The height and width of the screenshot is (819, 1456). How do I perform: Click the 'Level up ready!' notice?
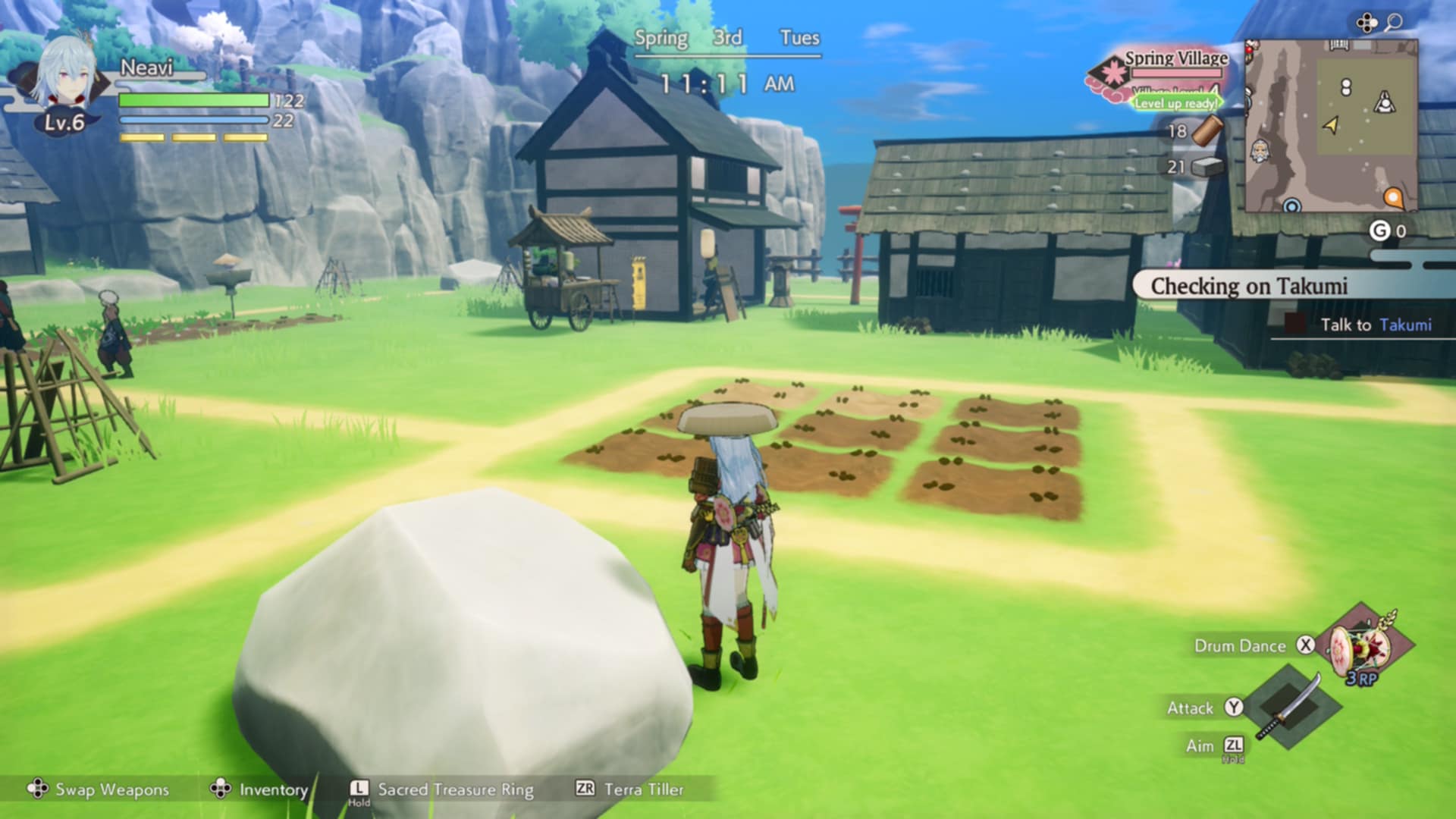pyautogui.click(x=1176, y=103)
